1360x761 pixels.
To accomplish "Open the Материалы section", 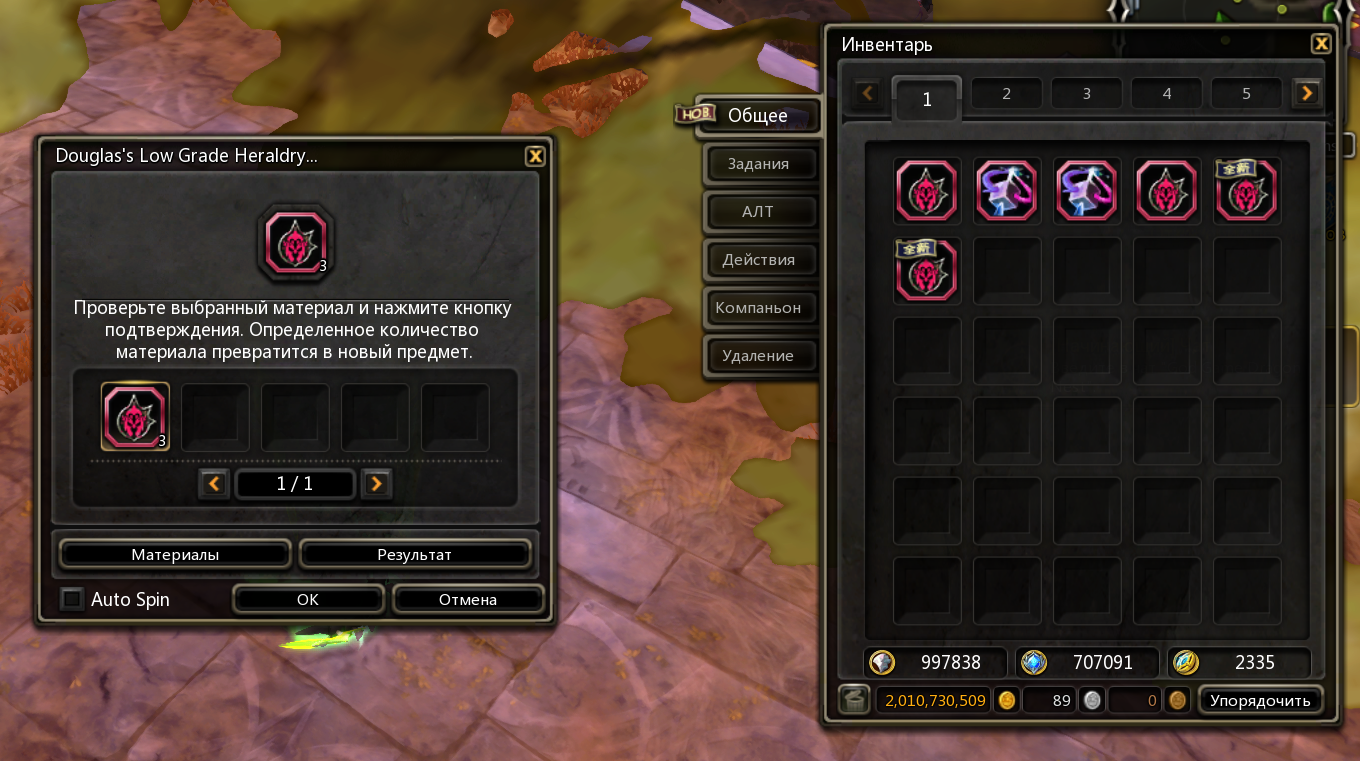I will (175, 554).
